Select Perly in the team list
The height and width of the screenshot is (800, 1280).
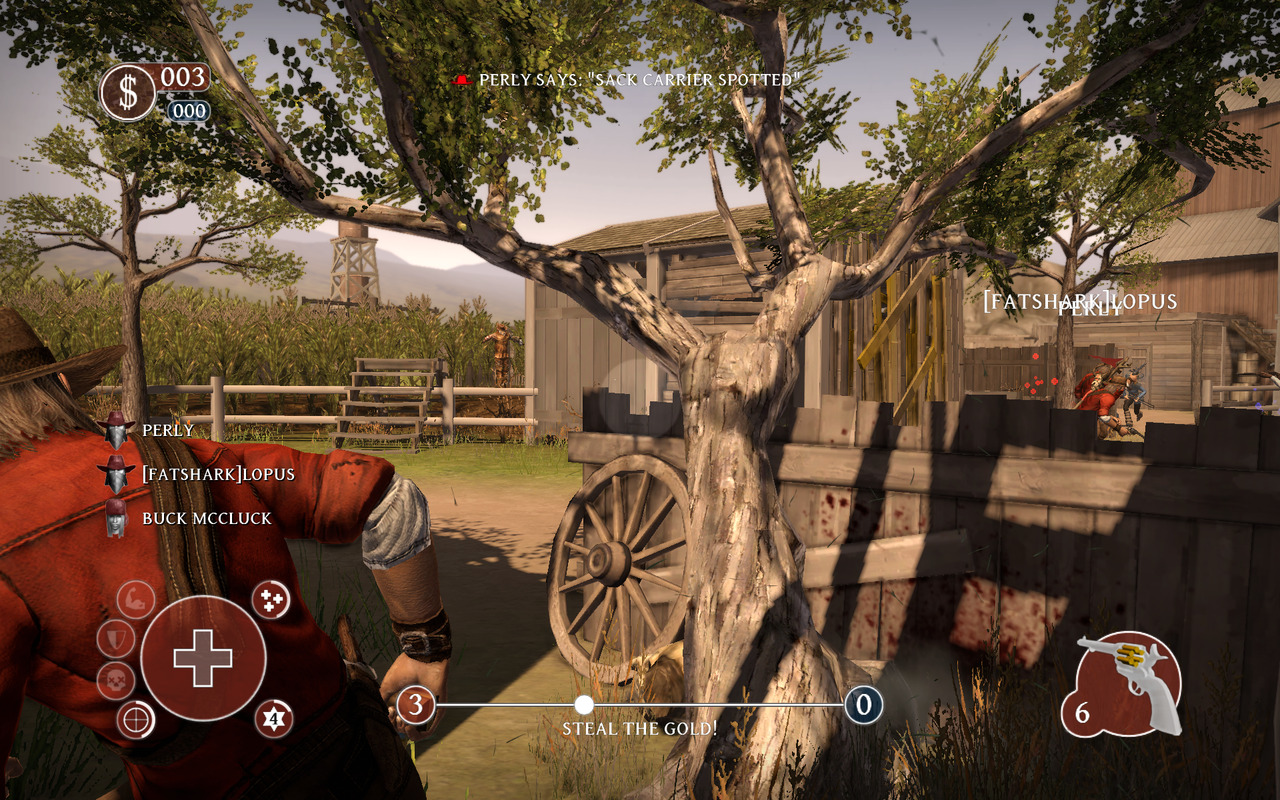tap(168, 430)
